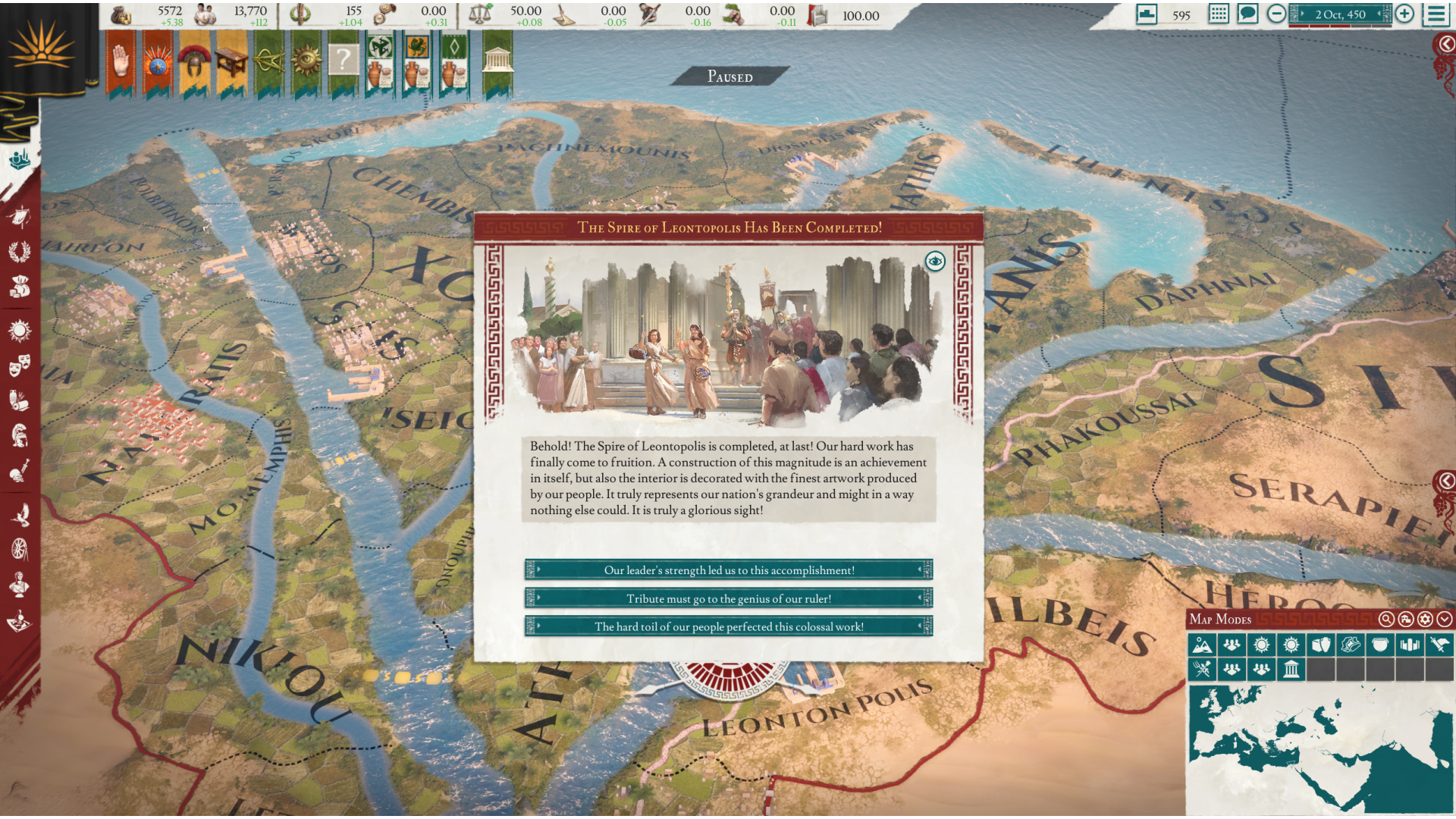Image resolution: width=1456 pixels, height=819 pixels.
Task: Click the question mark alert banner
Action: click(343, 61)
